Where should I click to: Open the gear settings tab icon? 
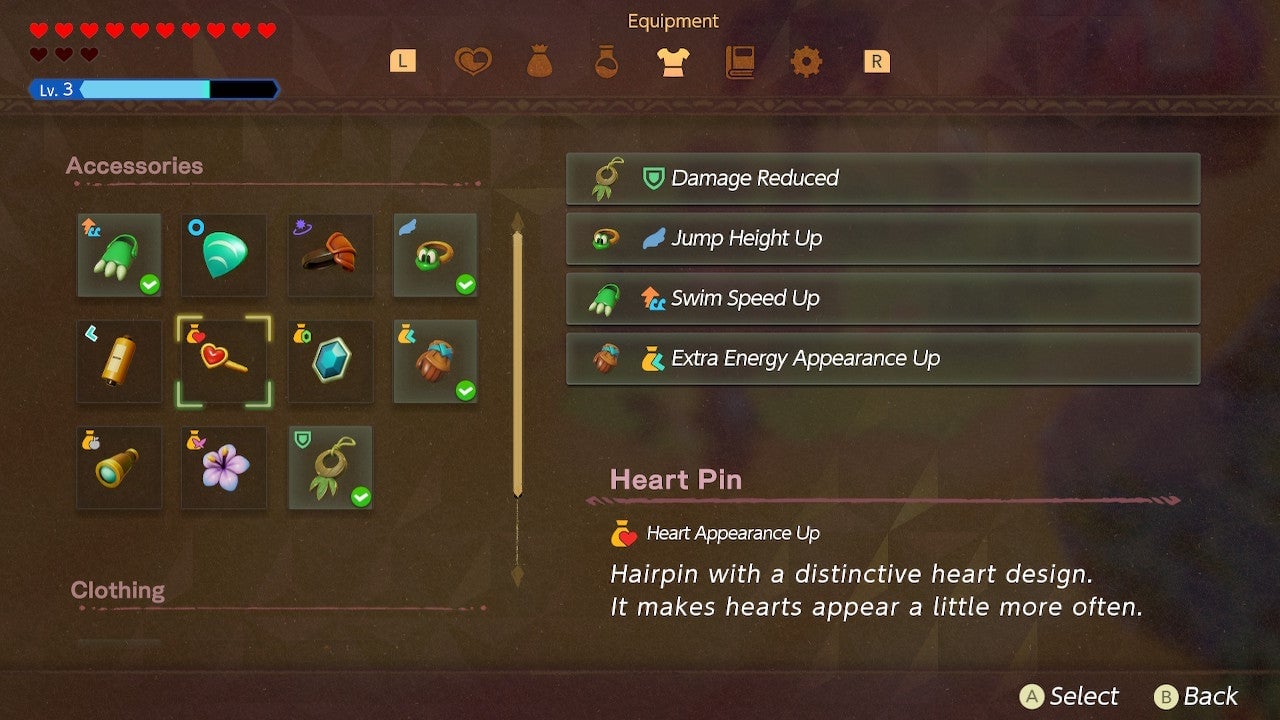pos(806,61)
